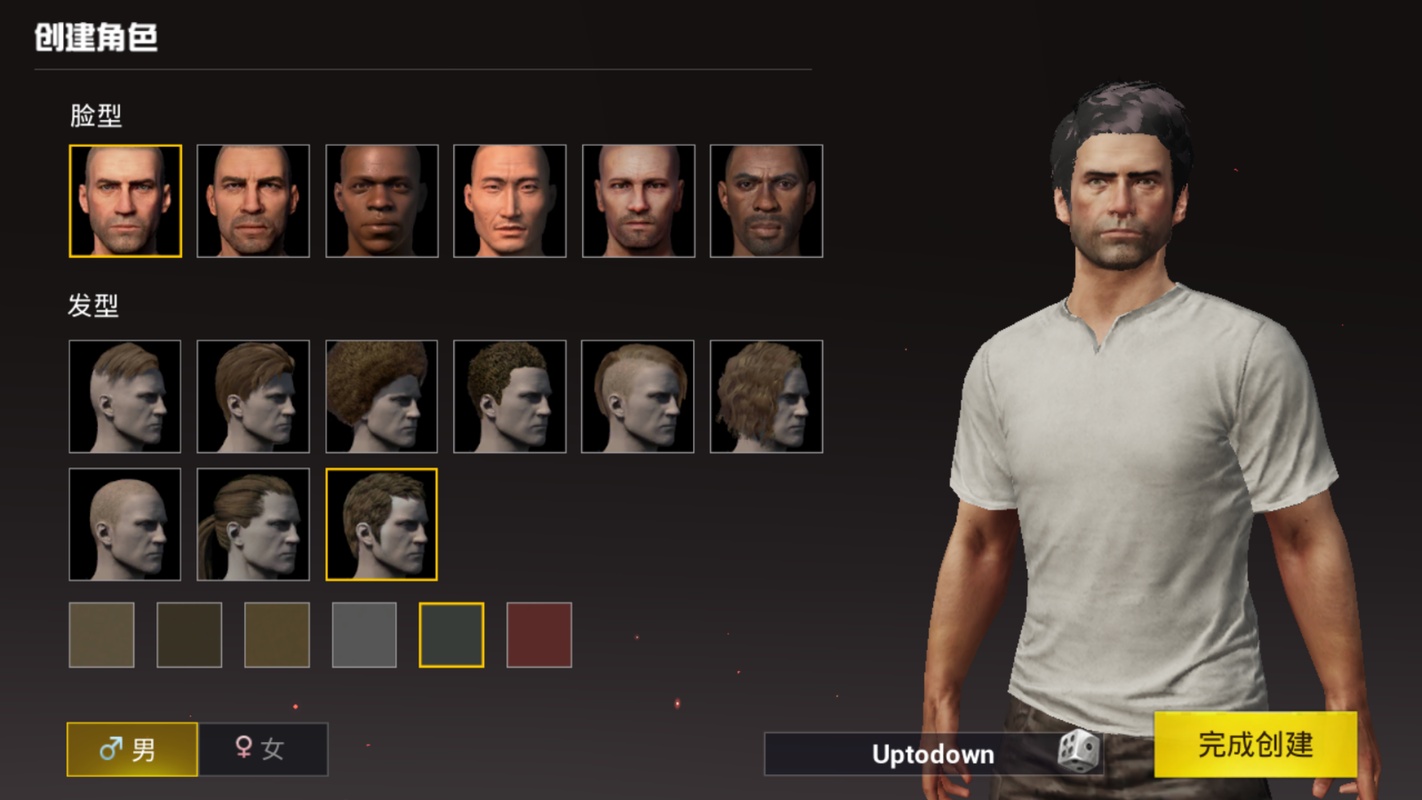Select the 男 male gender option

[x=132, y=749]
